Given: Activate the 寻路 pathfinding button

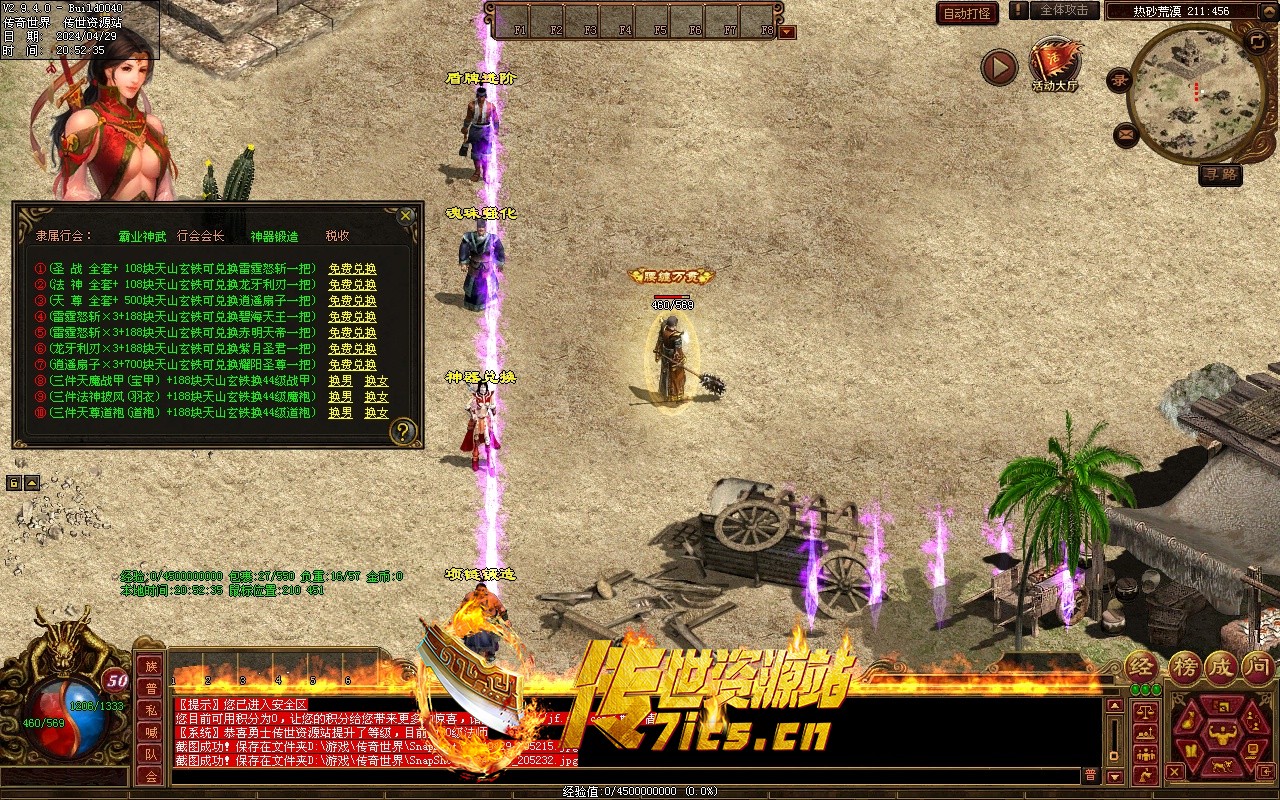Looking at the screenshot, I should tap(1220, 174).
